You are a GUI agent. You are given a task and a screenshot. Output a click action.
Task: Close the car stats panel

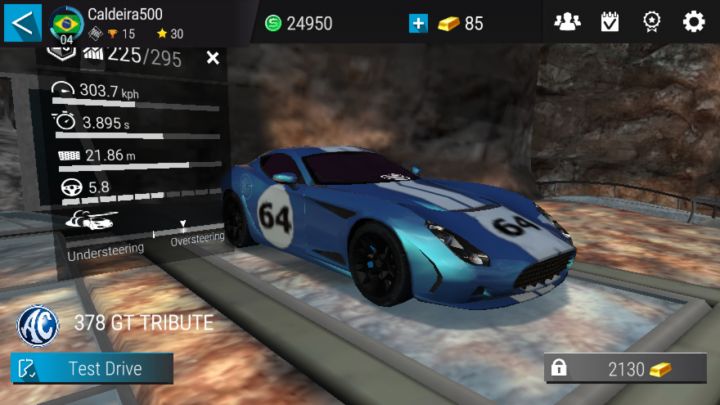click(212, 58)
